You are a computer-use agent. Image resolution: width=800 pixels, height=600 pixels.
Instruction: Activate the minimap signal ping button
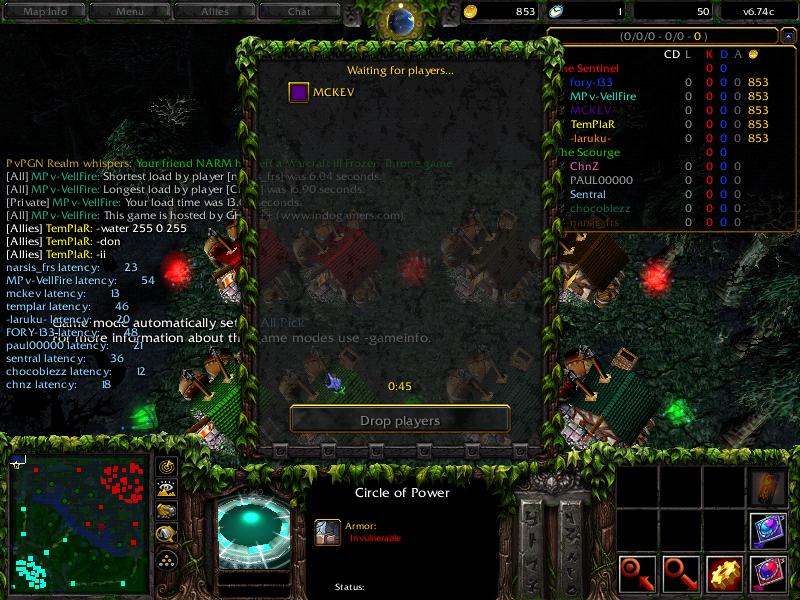(167, 467)
